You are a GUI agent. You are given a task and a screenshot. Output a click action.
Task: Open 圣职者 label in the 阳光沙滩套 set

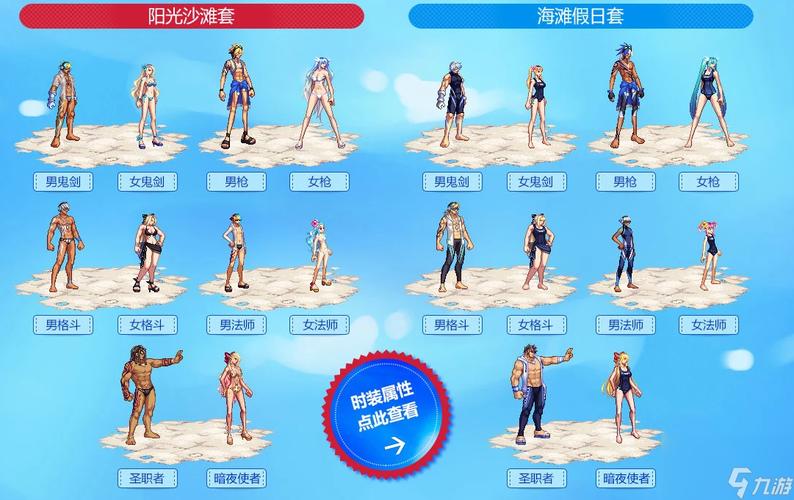(x=147, y=478)
